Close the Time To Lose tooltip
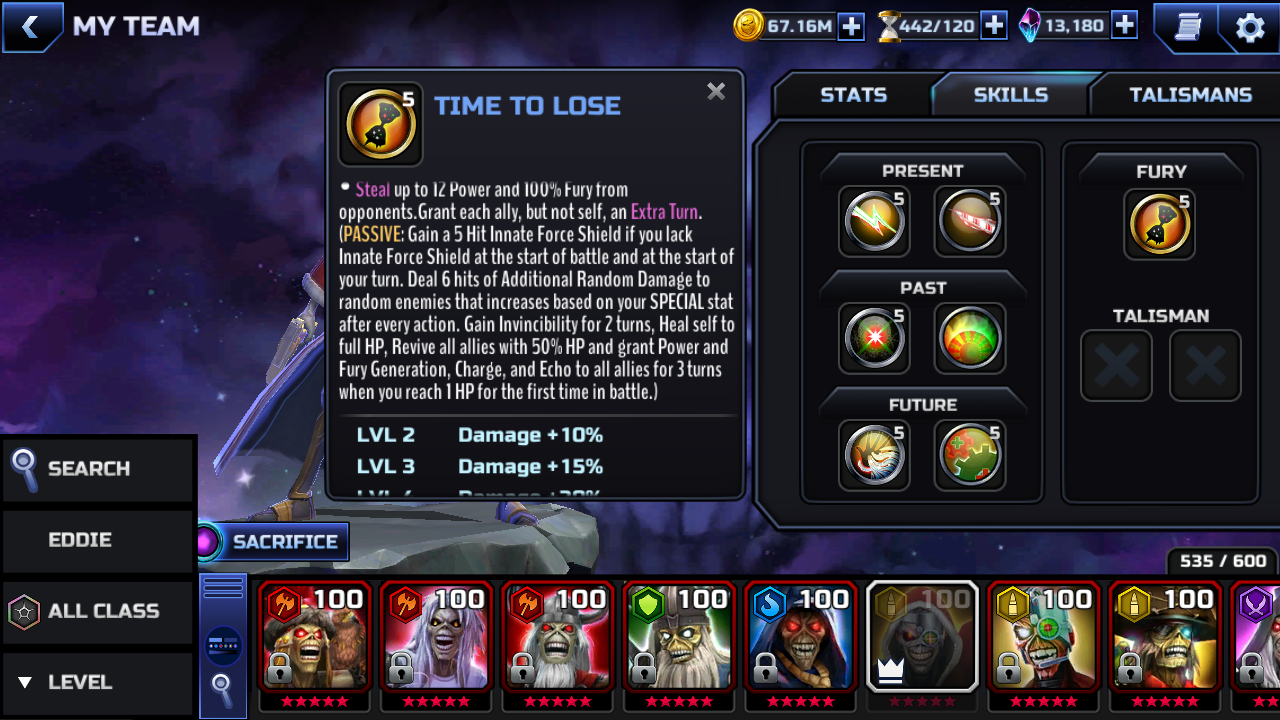Image resolution: width=1280 pixels, height=720 pixels. tap(716, 92)
